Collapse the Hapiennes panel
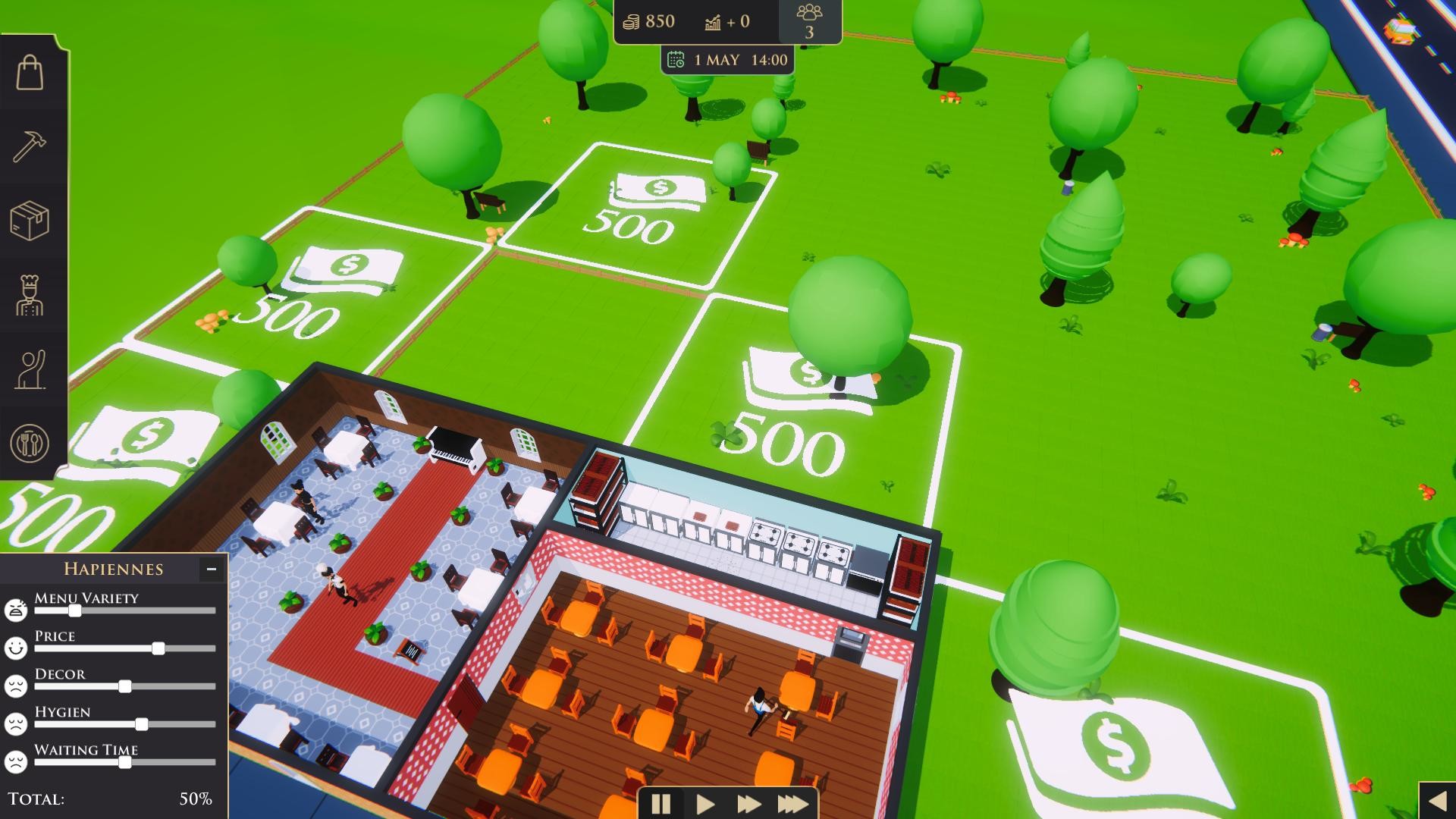Viewport: 1456px width, 819px height. click(210, 569)
